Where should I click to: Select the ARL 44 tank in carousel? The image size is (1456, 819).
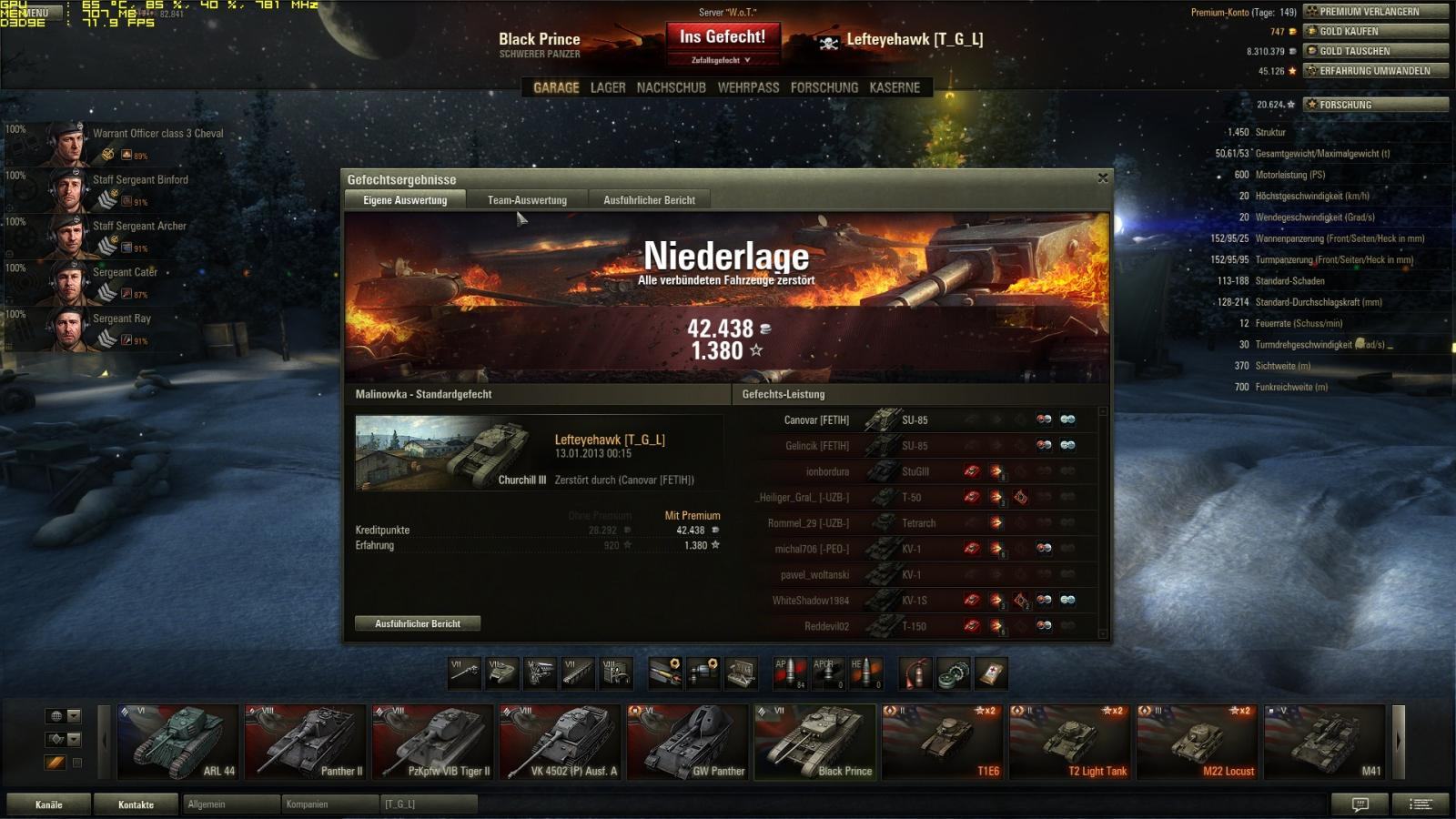178,743
